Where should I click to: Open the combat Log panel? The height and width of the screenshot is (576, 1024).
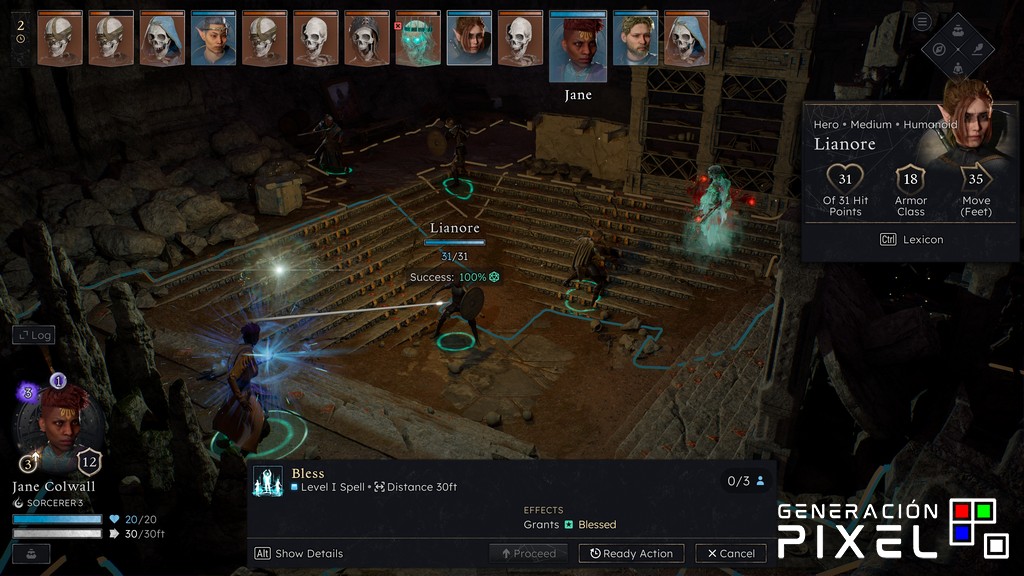(32, 335)
